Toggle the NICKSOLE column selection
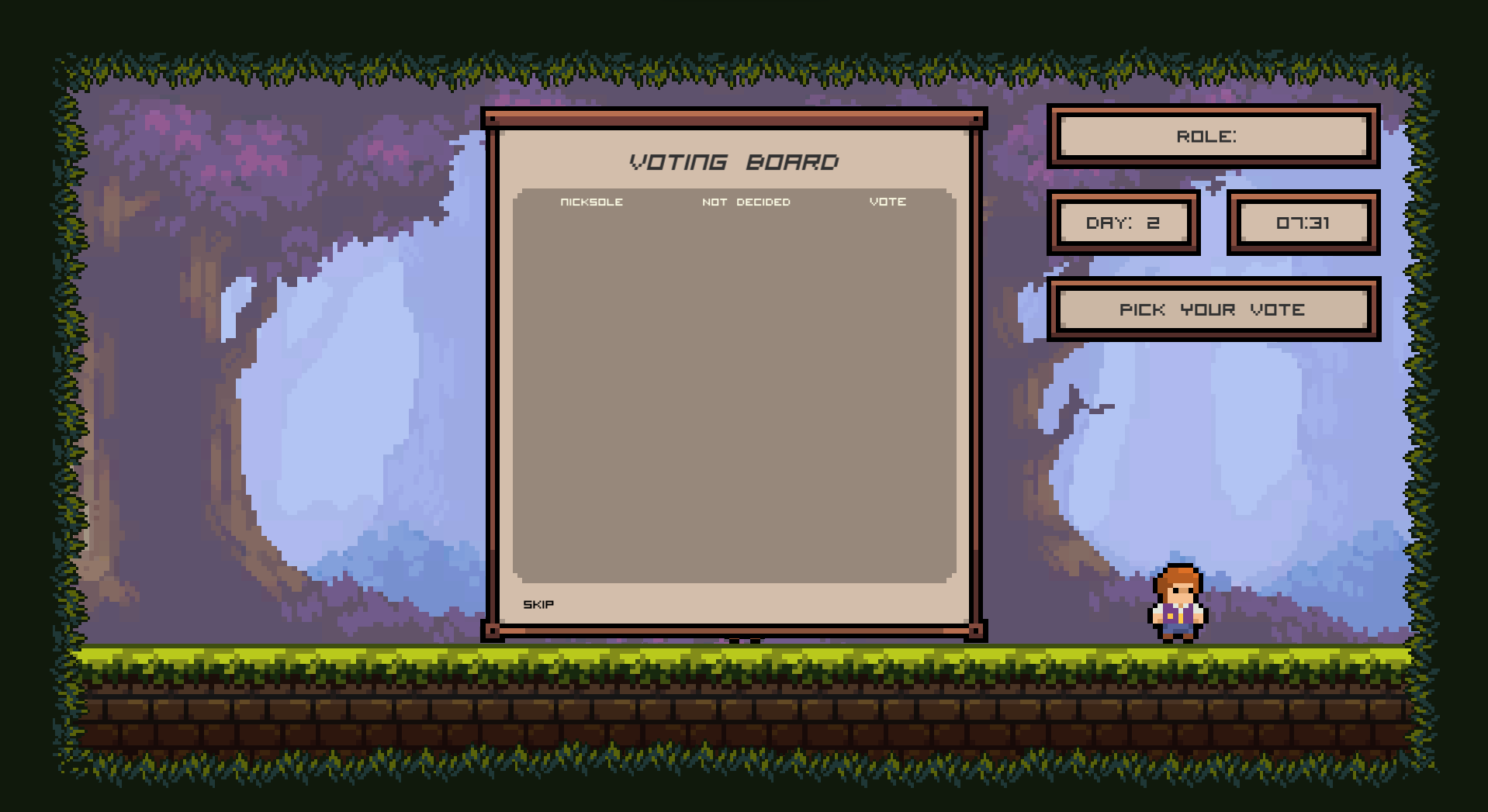 click(x=591, y=202)
